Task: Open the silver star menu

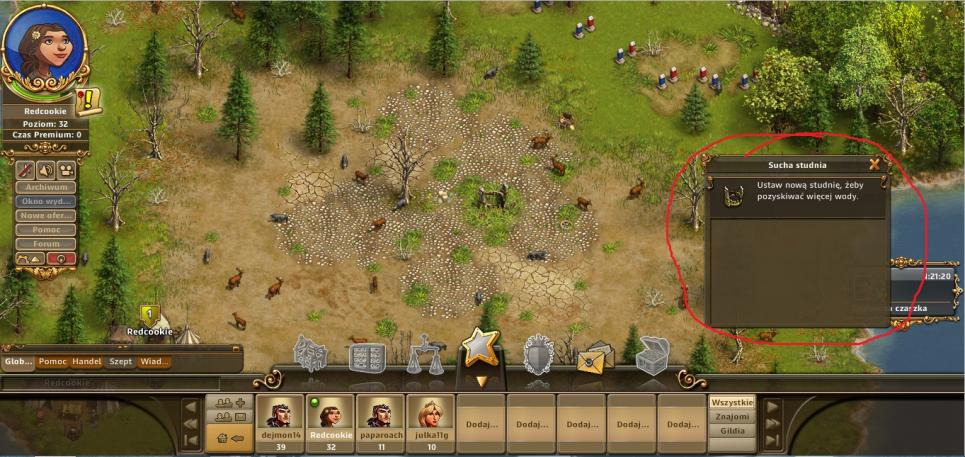Action: click(x=478, y=351)
